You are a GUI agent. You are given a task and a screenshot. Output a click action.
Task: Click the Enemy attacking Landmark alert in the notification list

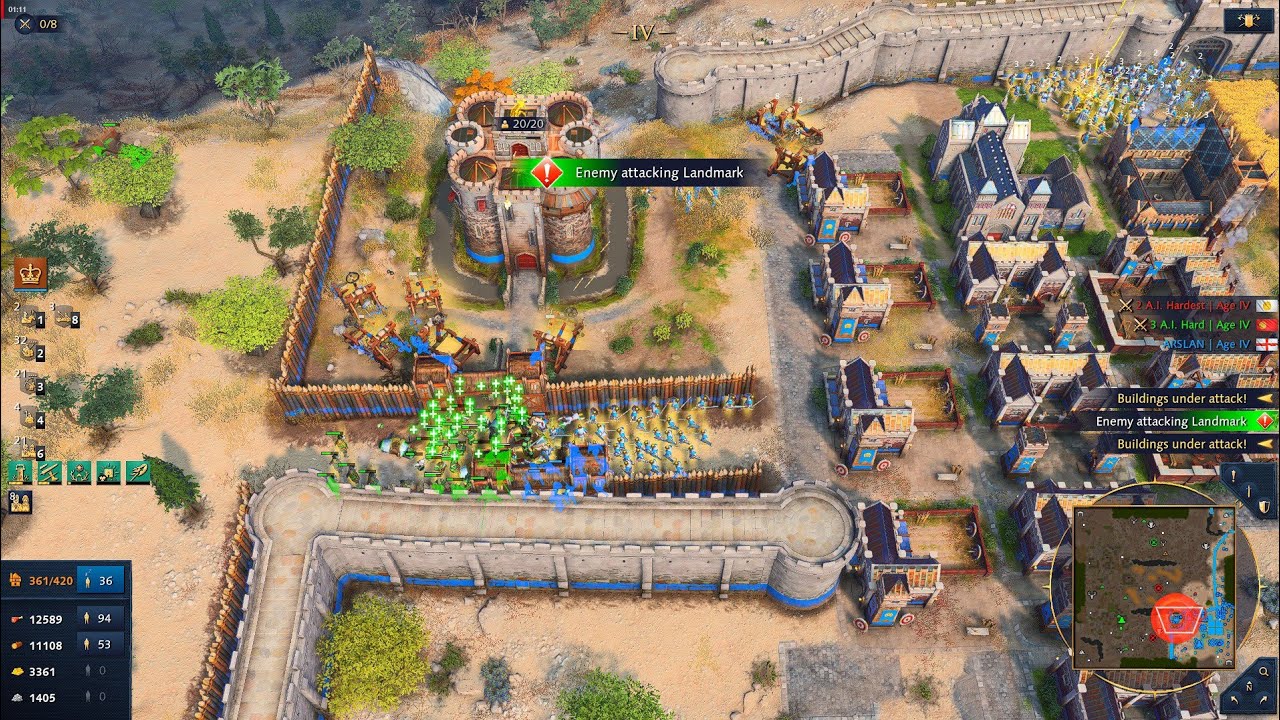tap(1177, 422)
